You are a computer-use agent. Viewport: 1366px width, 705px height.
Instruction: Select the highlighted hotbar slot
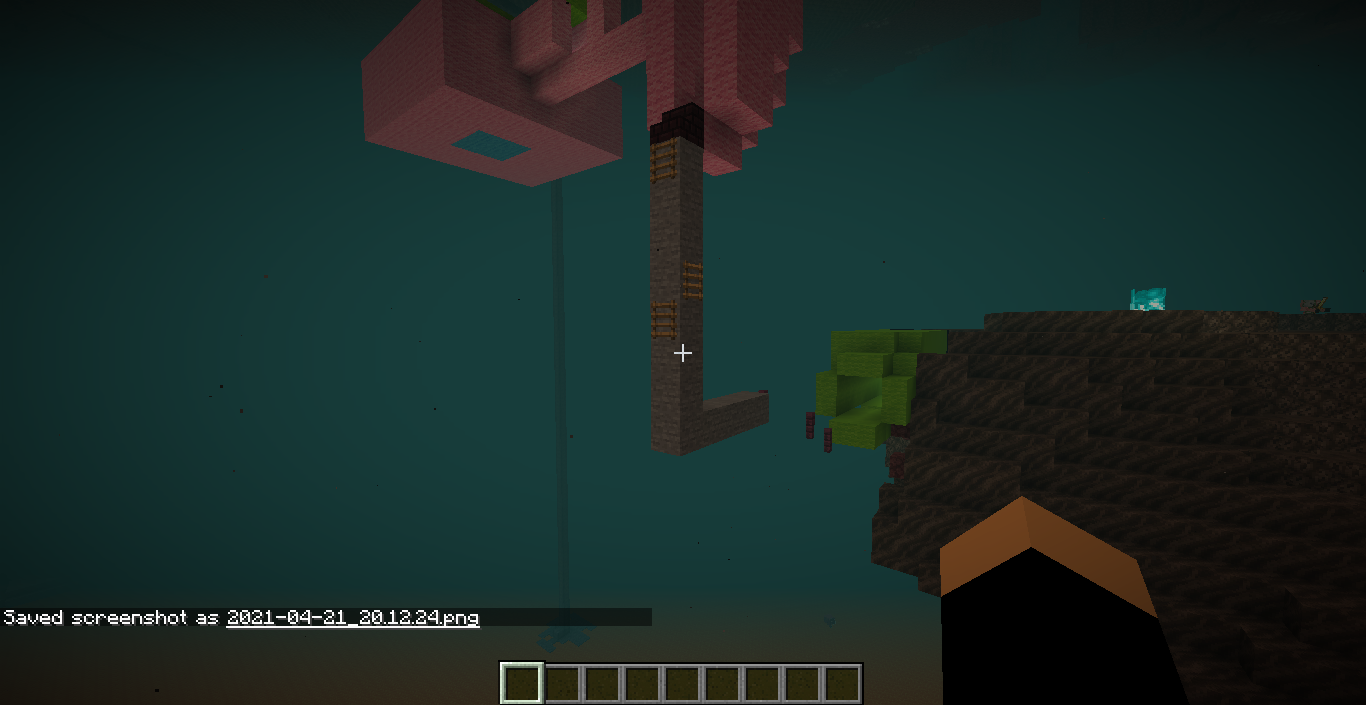tap(521, 683)
